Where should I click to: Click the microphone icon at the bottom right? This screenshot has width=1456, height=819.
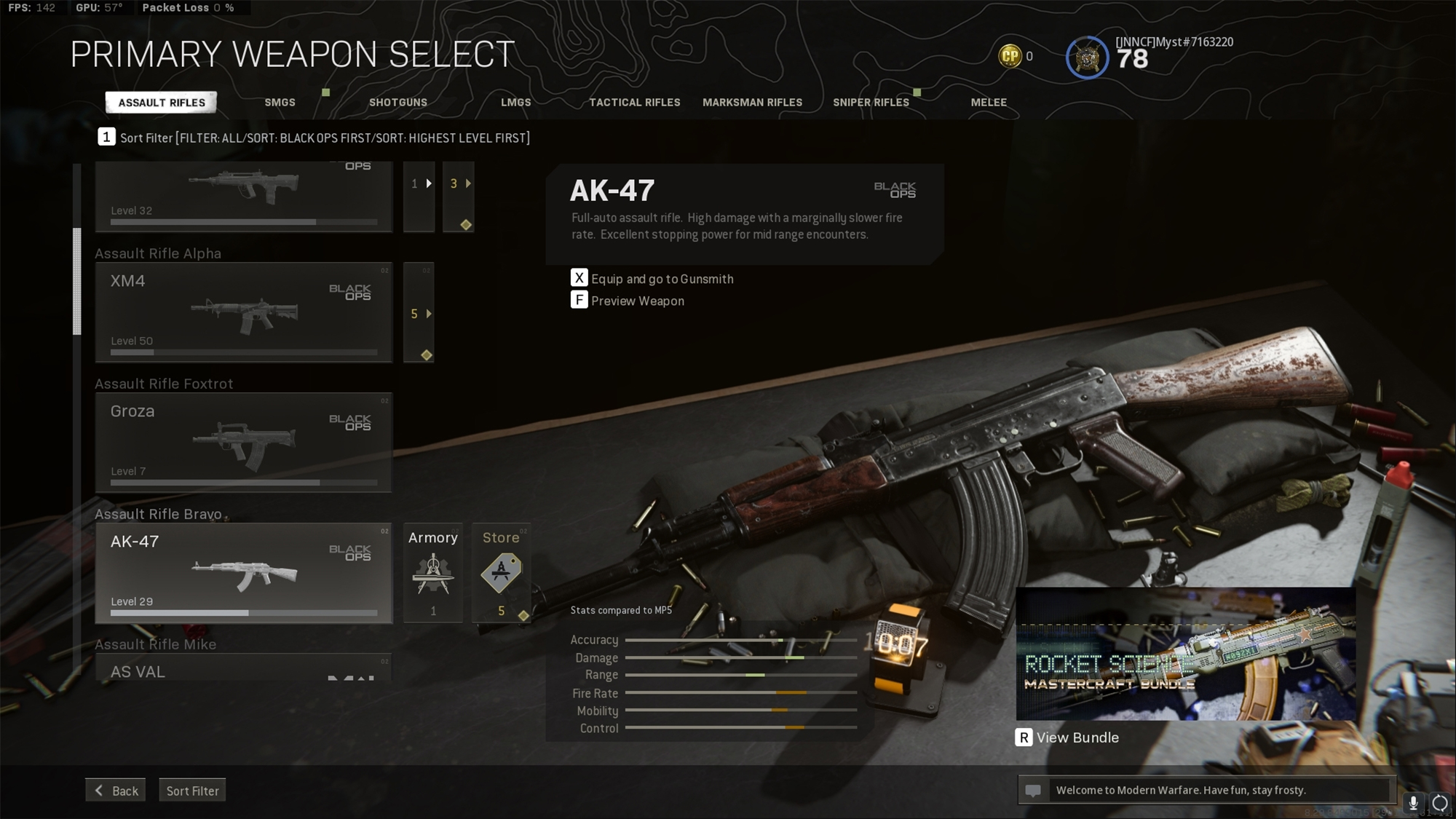(1413, 803)
